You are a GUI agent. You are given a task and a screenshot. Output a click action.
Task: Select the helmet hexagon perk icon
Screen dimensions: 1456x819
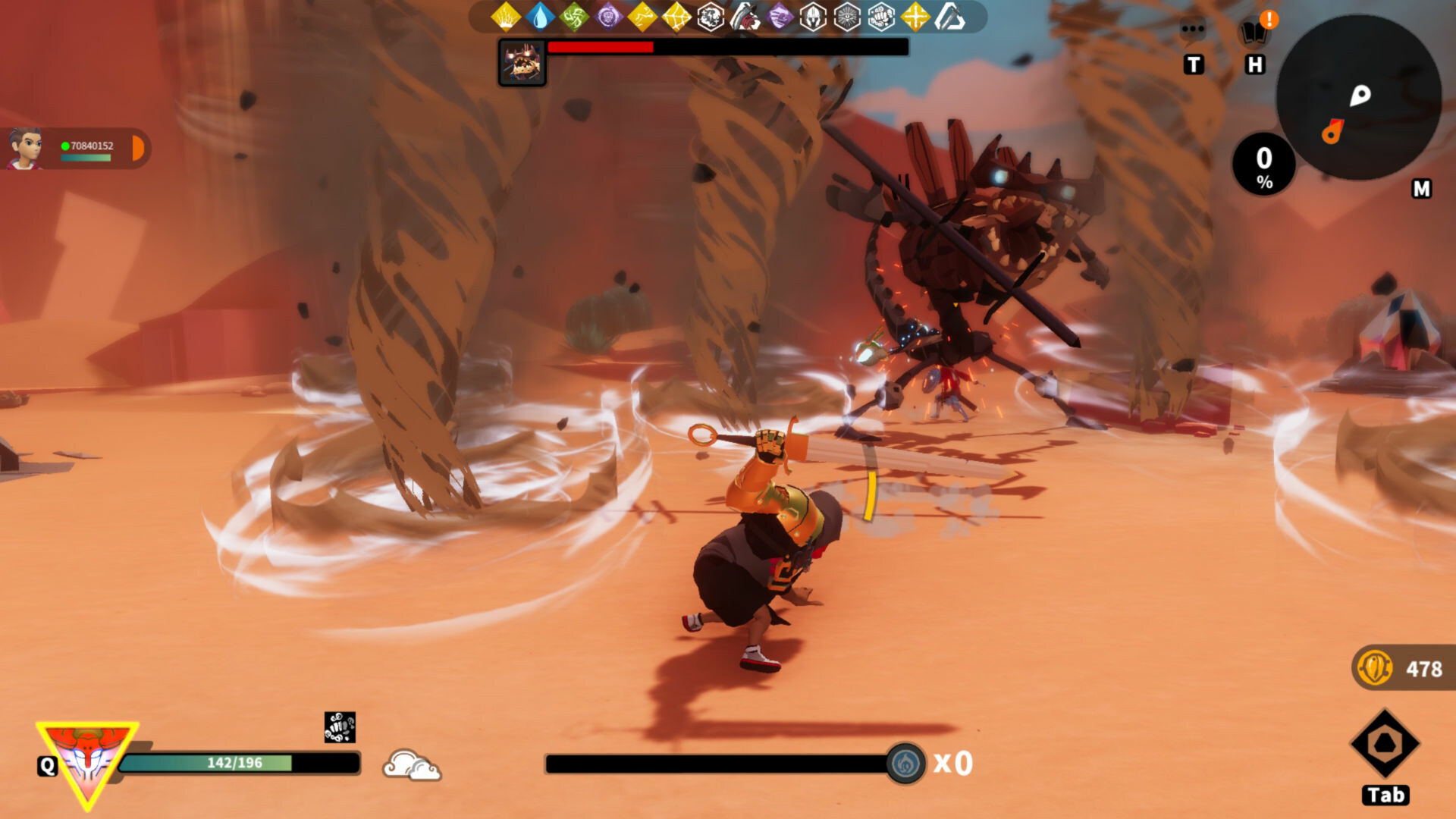813,17
